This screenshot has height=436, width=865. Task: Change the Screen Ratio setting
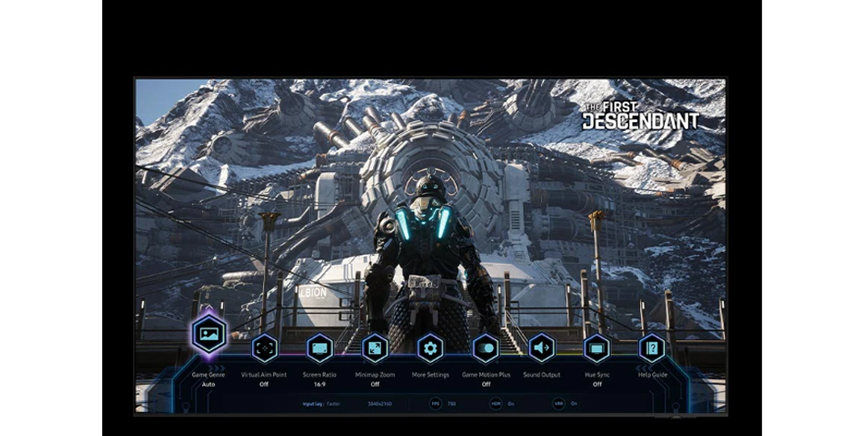pos(320,348)
